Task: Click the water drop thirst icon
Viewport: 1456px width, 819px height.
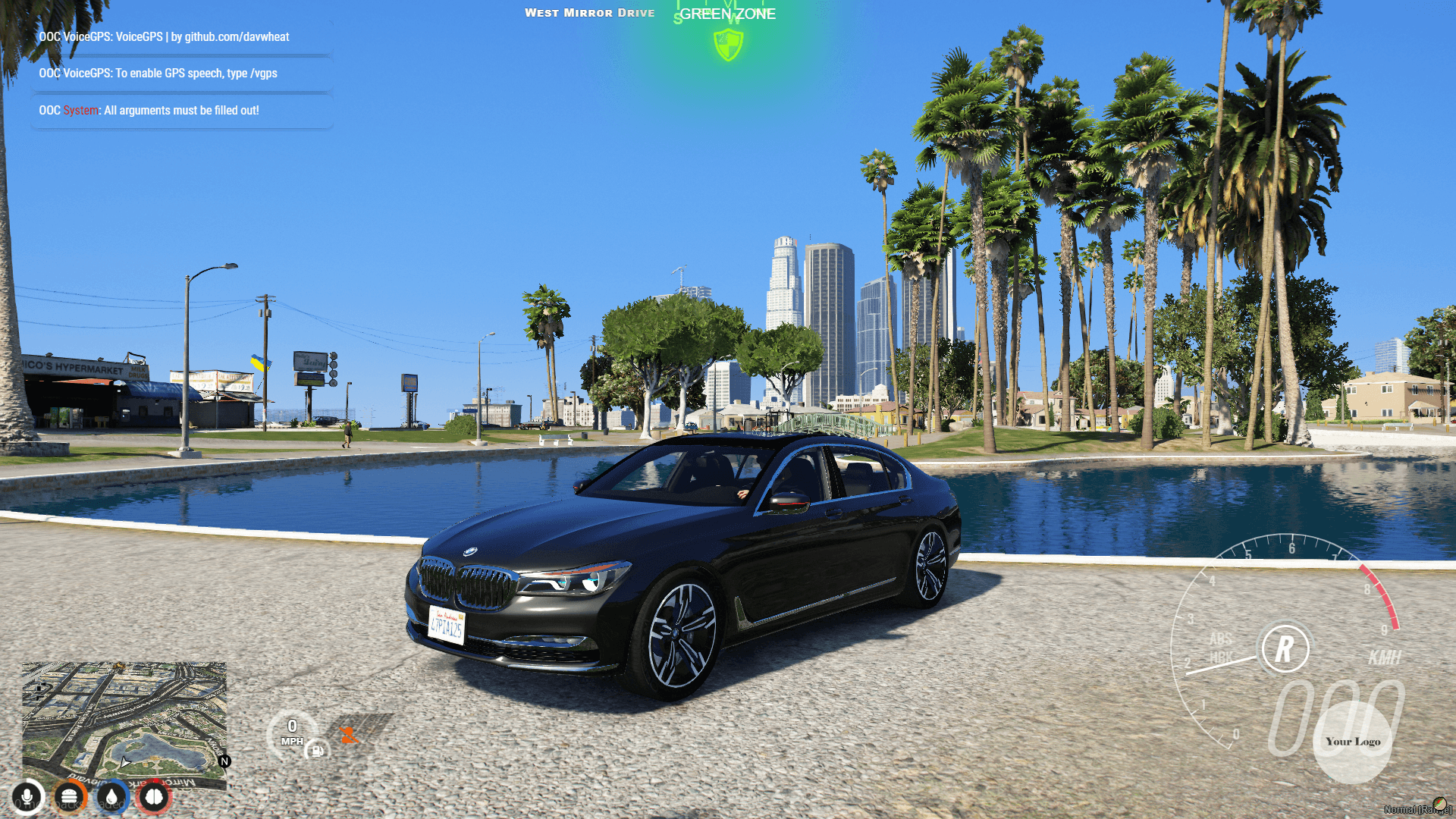Action: pos(111,797)
